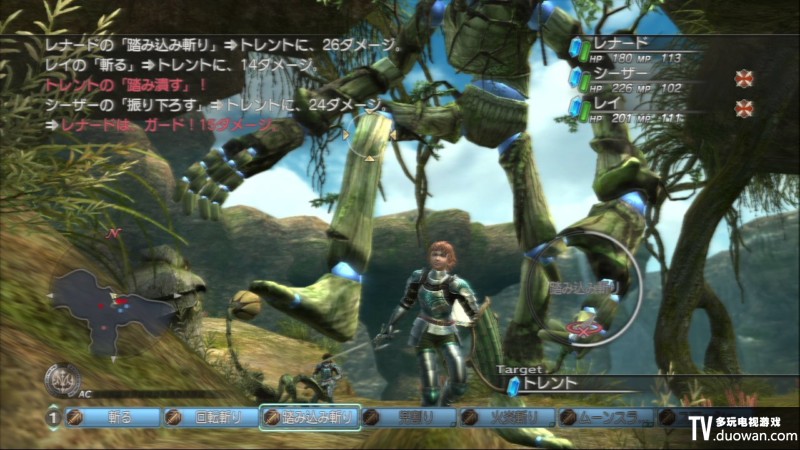
Task: Select the ムーンスラ skill slot
Action: (x=605, y=418)
